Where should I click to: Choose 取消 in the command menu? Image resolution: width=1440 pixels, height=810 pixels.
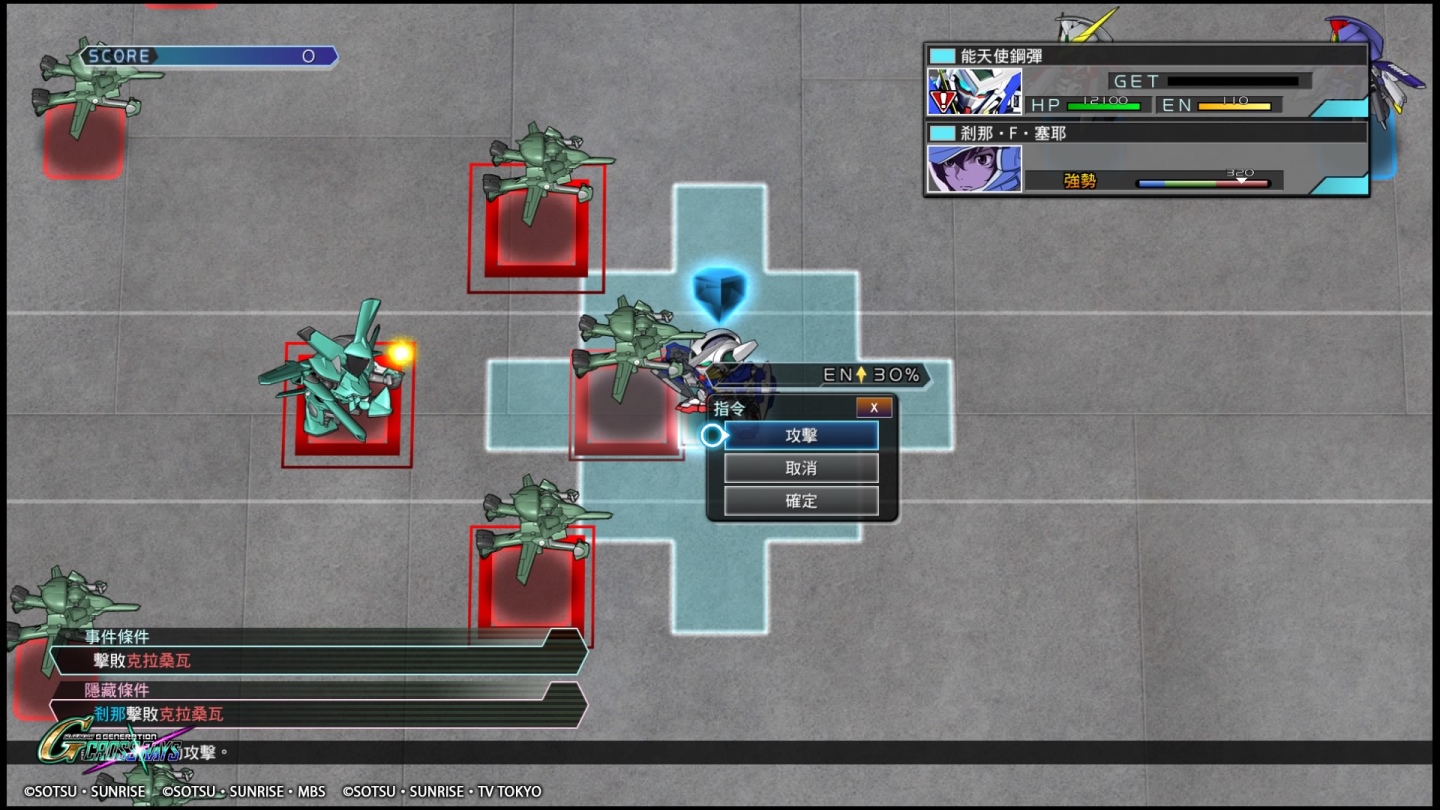coord(800,467)
